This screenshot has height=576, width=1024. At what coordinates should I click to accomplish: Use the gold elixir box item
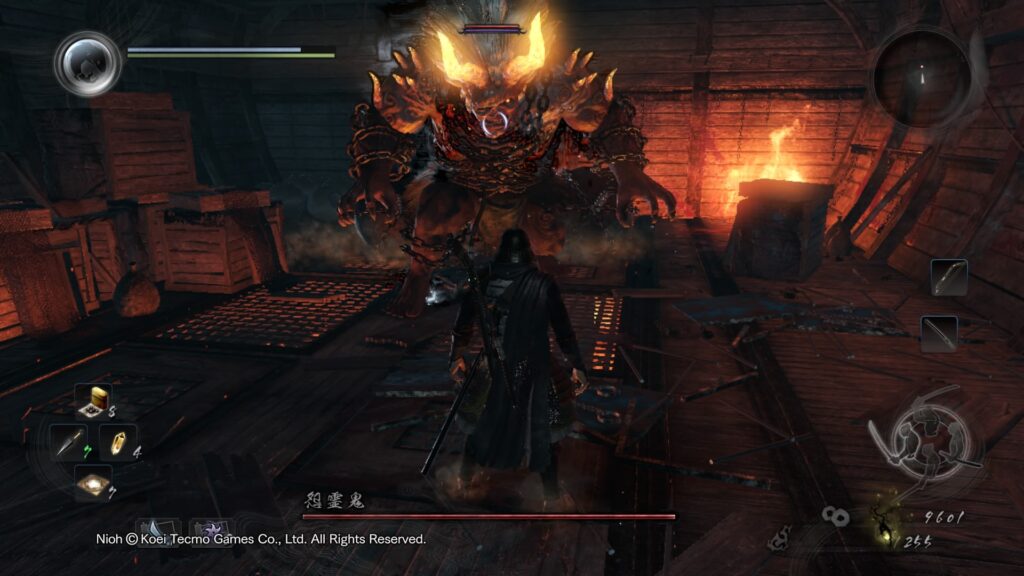coord(97,400)
